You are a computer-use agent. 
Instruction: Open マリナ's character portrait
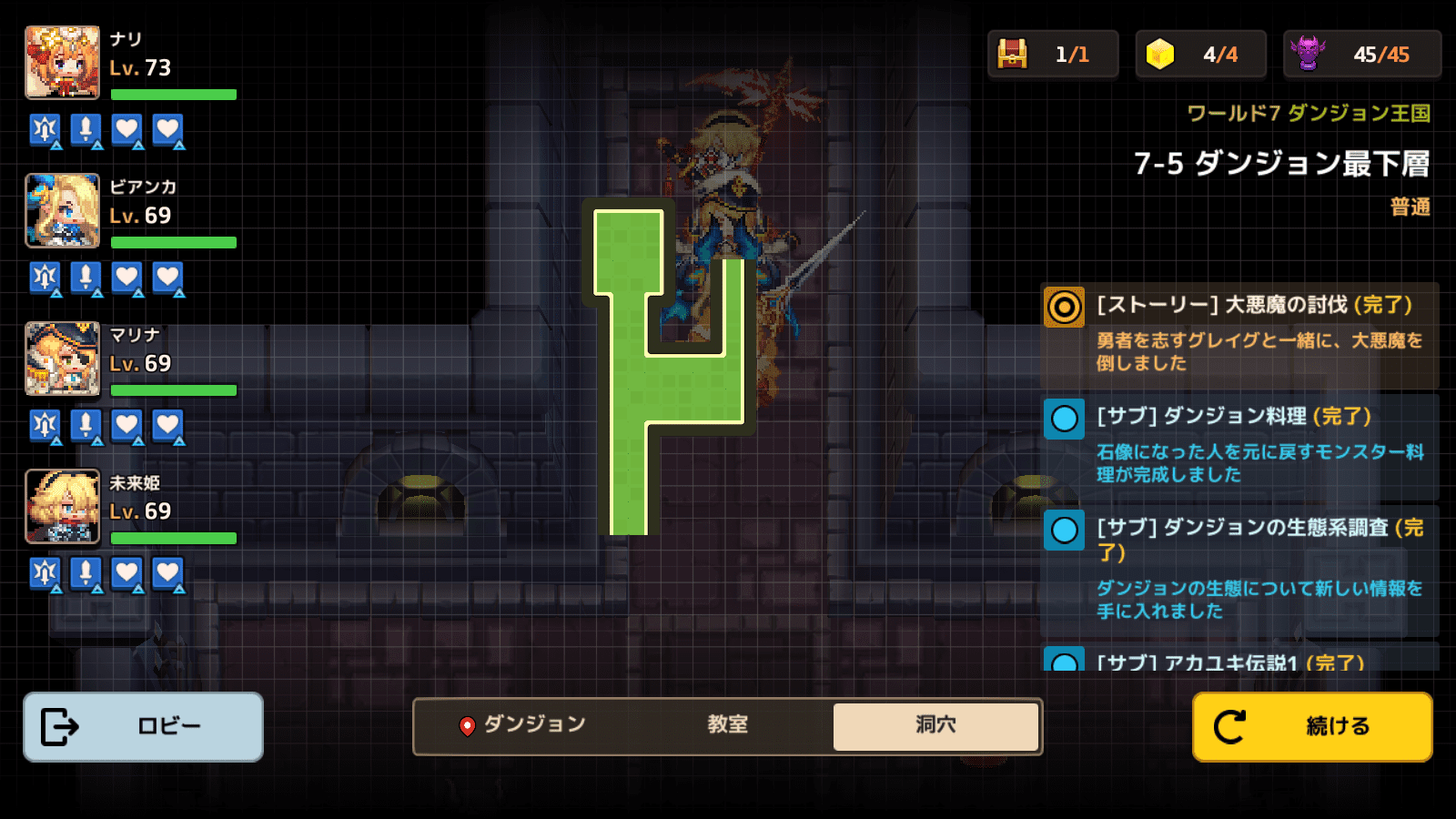(x=62, y=359)
